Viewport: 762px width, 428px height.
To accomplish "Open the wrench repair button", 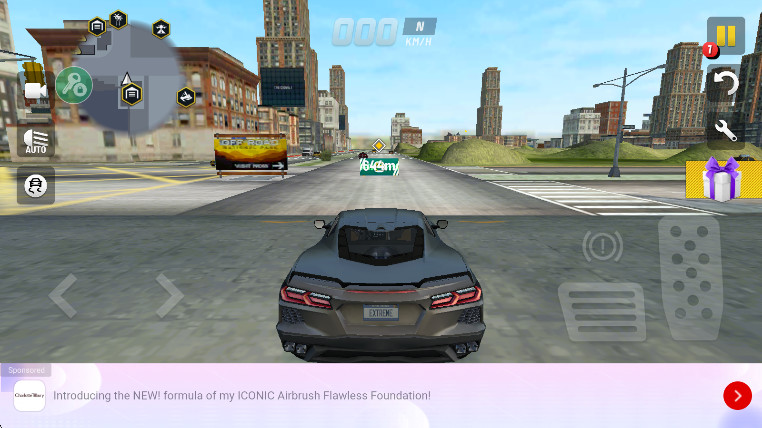I will pos(726,129).
